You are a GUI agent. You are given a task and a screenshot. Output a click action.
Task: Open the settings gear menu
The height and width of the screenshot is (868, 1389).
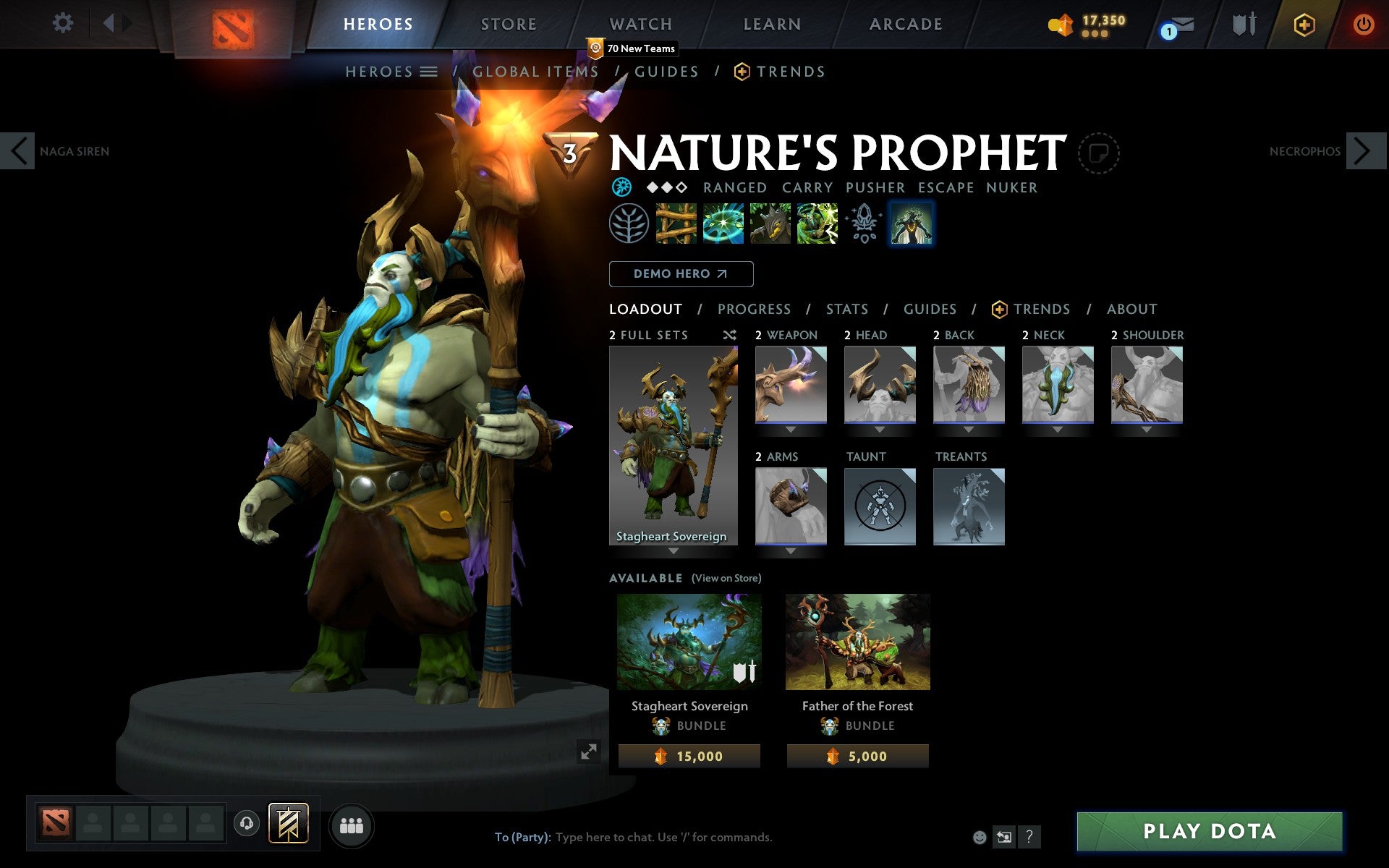pos(64,23)
